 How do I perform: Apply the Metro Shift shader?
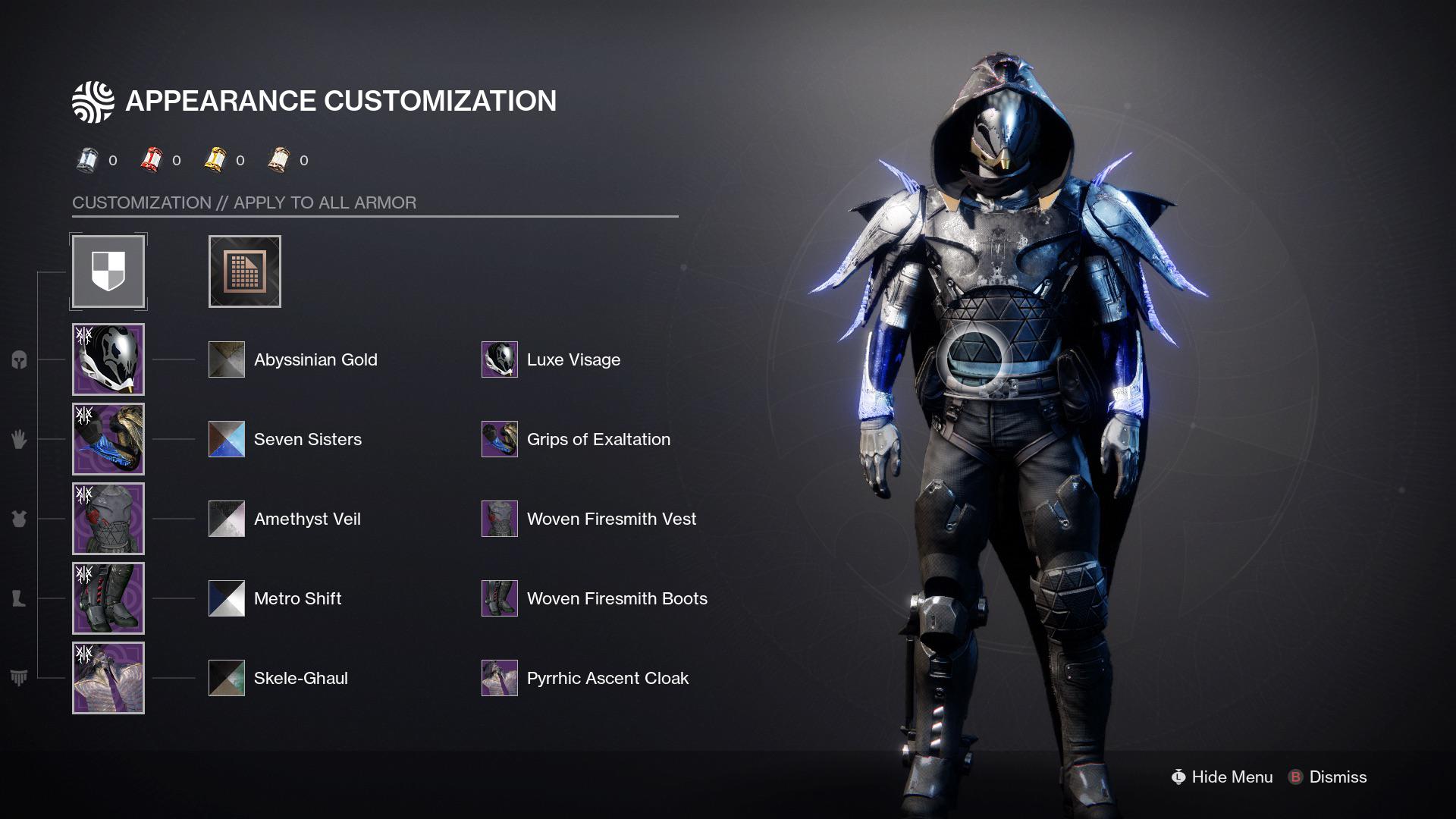224,598
